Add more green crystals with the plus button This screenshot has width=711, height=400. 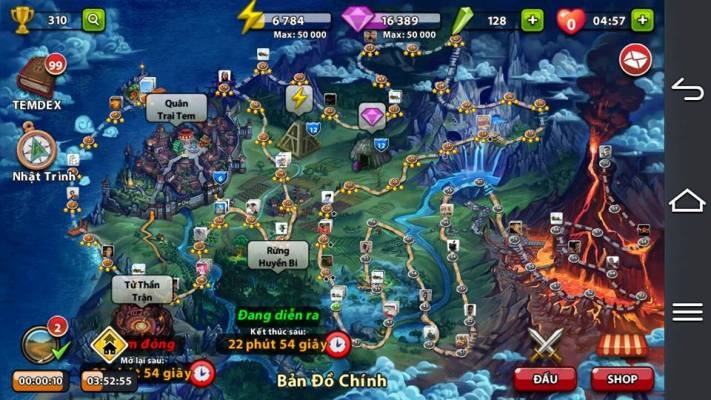coord(533,20)
